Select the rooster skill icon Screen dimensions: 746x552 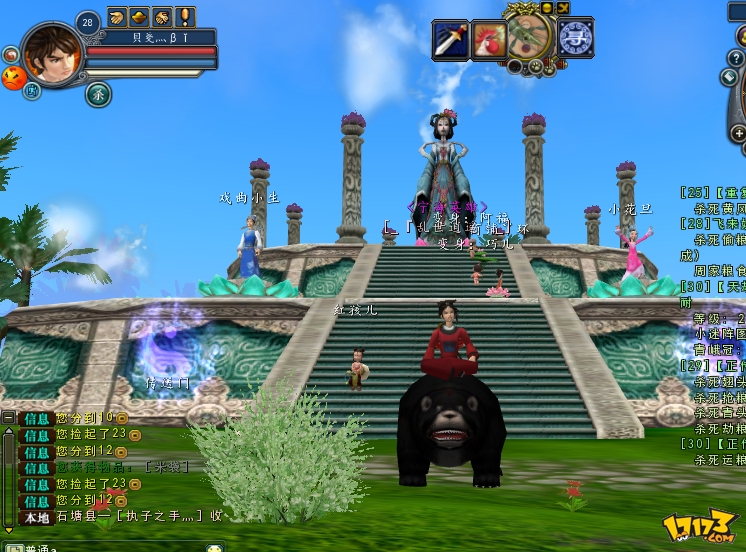(x=489, y=39)
